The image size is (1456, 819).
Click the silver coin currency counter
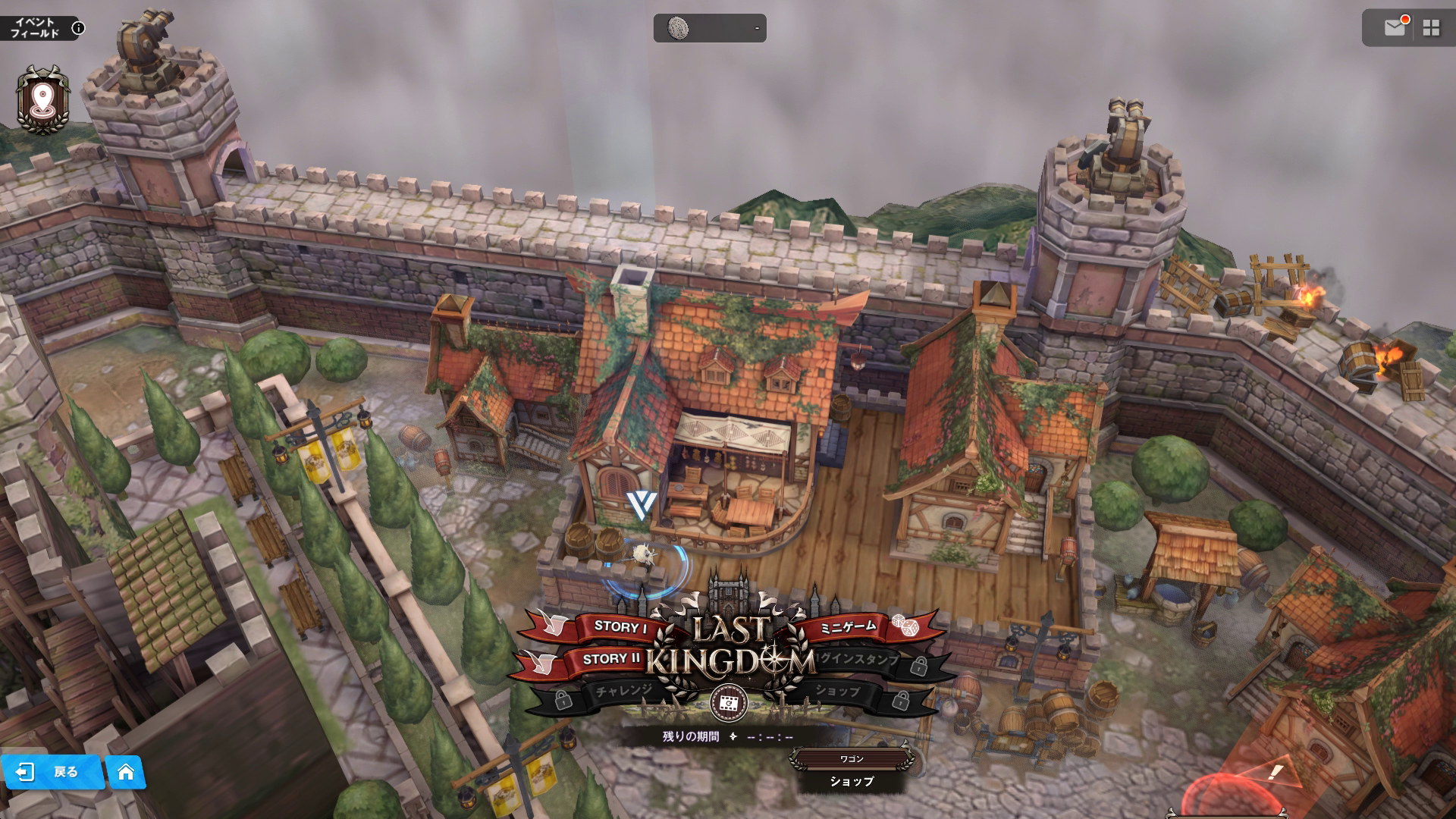(x=710, y=28)
